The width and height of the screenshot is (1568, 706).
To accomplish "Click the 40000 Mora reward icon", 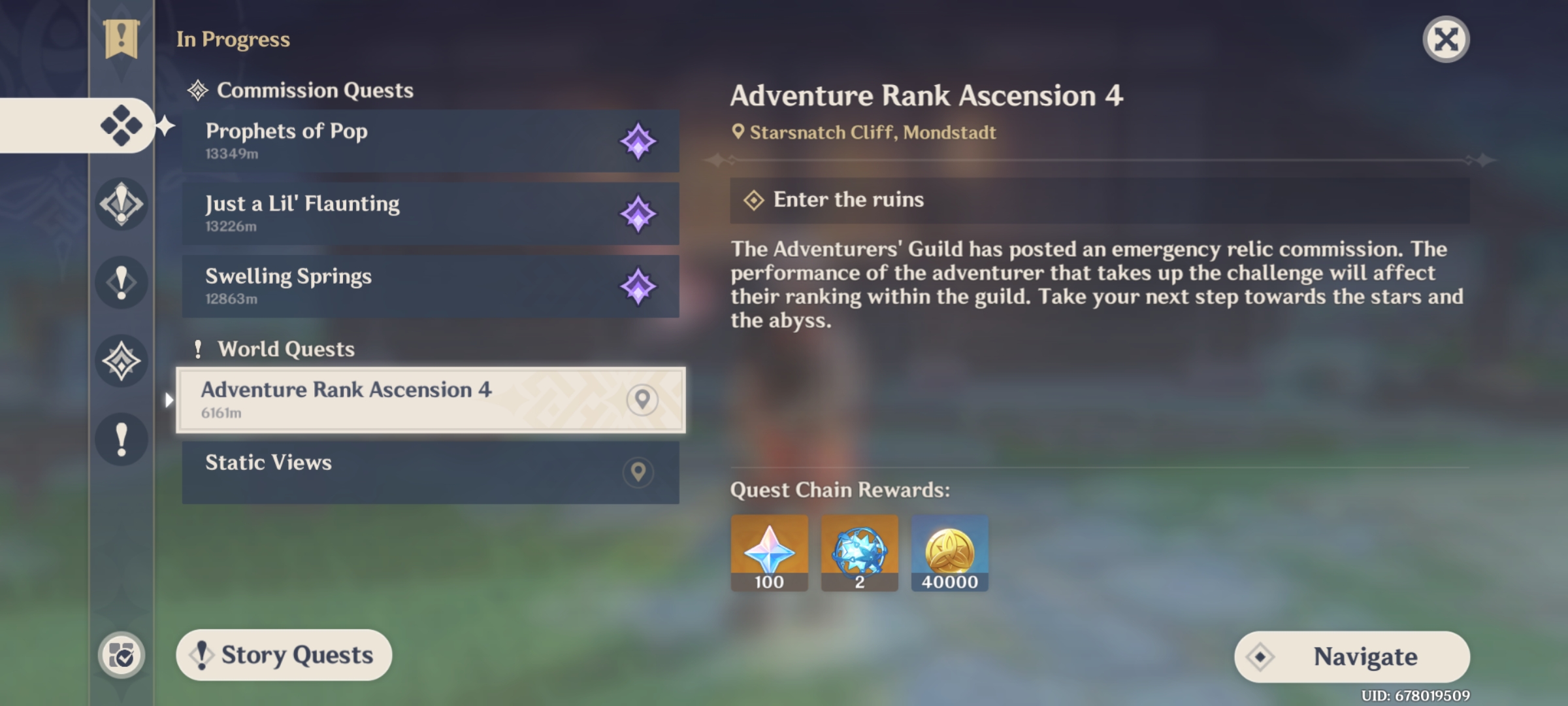I will [x=950, y=552].
